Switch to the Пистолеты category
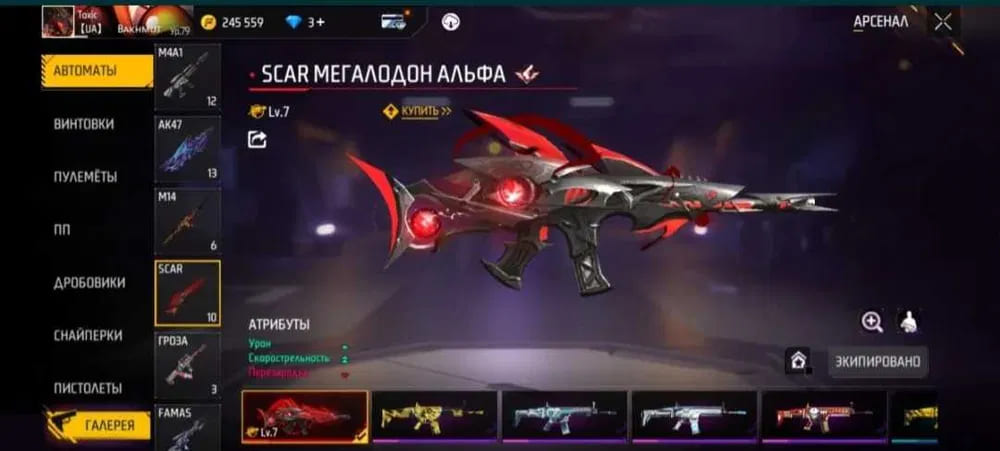This screenshot has height=451, width=1000. click(87, 388)
